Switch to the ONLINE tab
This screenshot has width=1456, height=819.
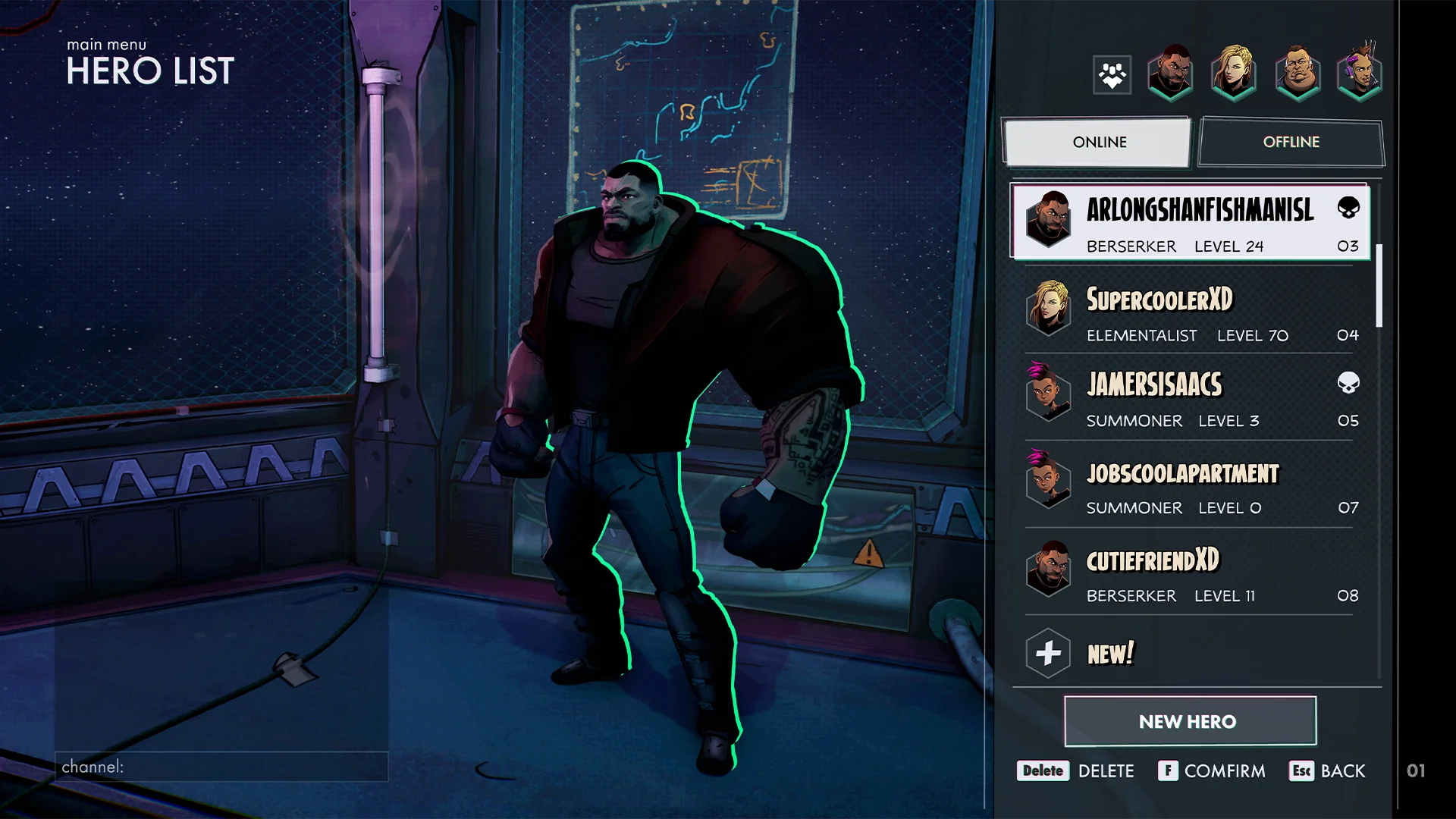pyautogui.click(x=1098, y=142)
